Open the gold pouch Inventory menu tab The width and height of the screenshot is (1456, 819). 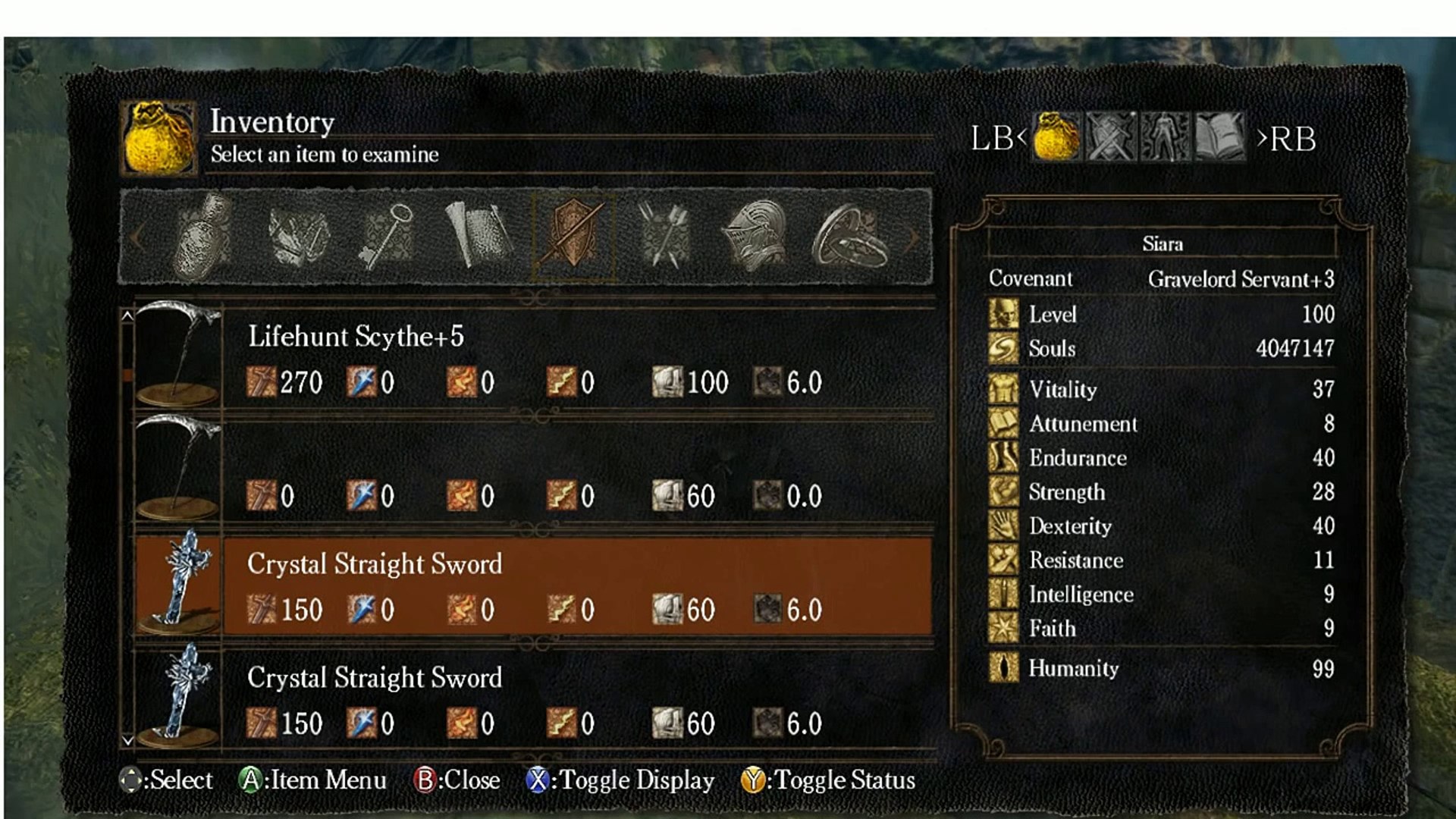coord(1056,137)
